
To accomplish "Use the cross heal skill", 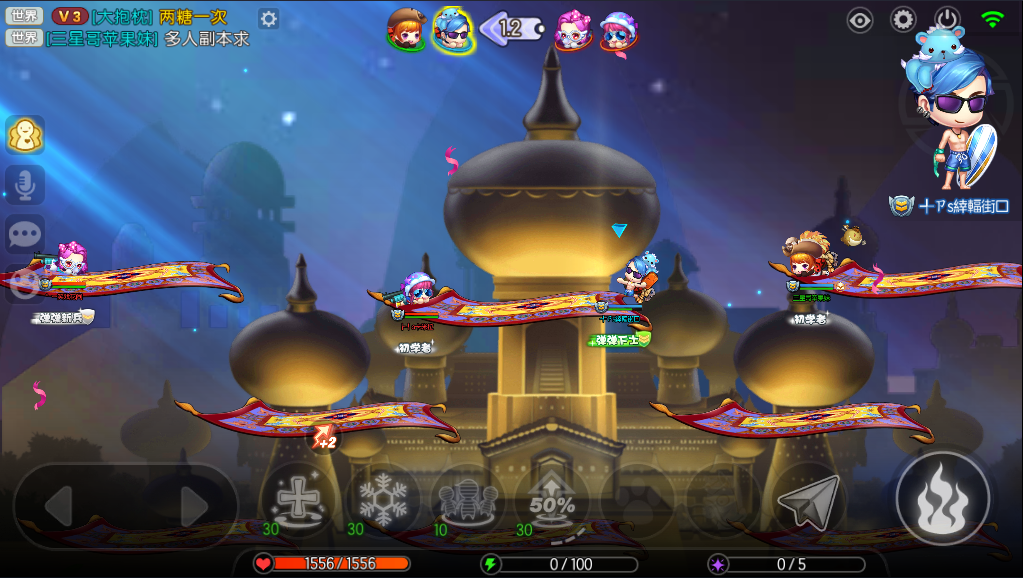I will click(295, 499).
